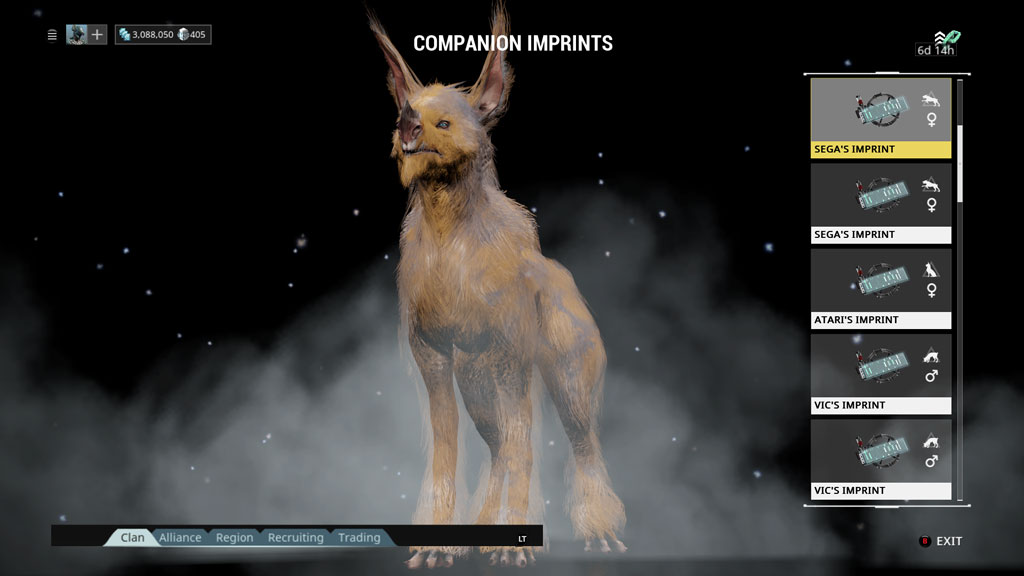Select Atari's Imprint from the list
This screenshot has height=576, width=1024.
click(x=880, y=288)
